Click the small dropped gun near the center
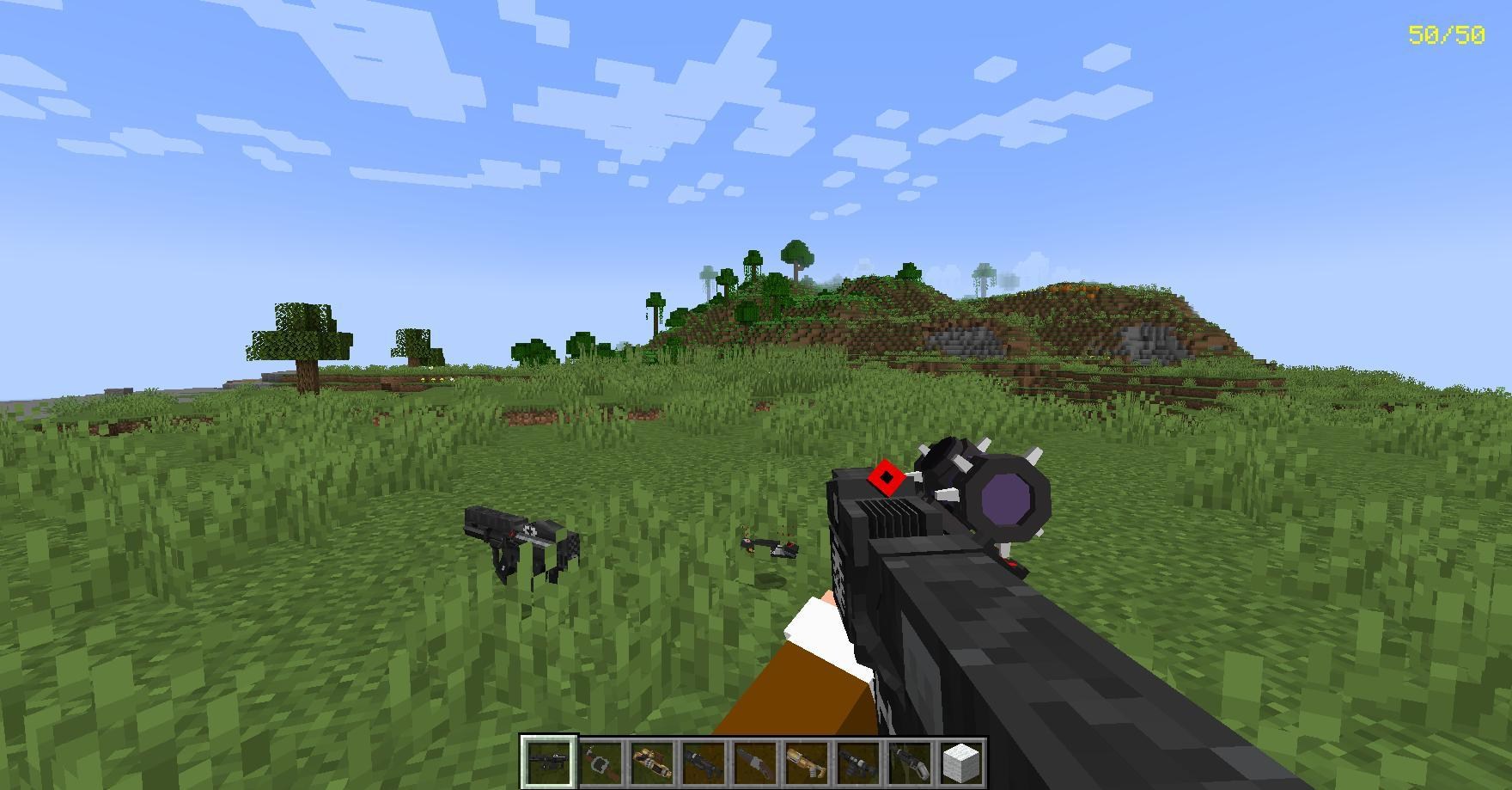Viewport: 1512px width, 790px height. tap(767, 547)
